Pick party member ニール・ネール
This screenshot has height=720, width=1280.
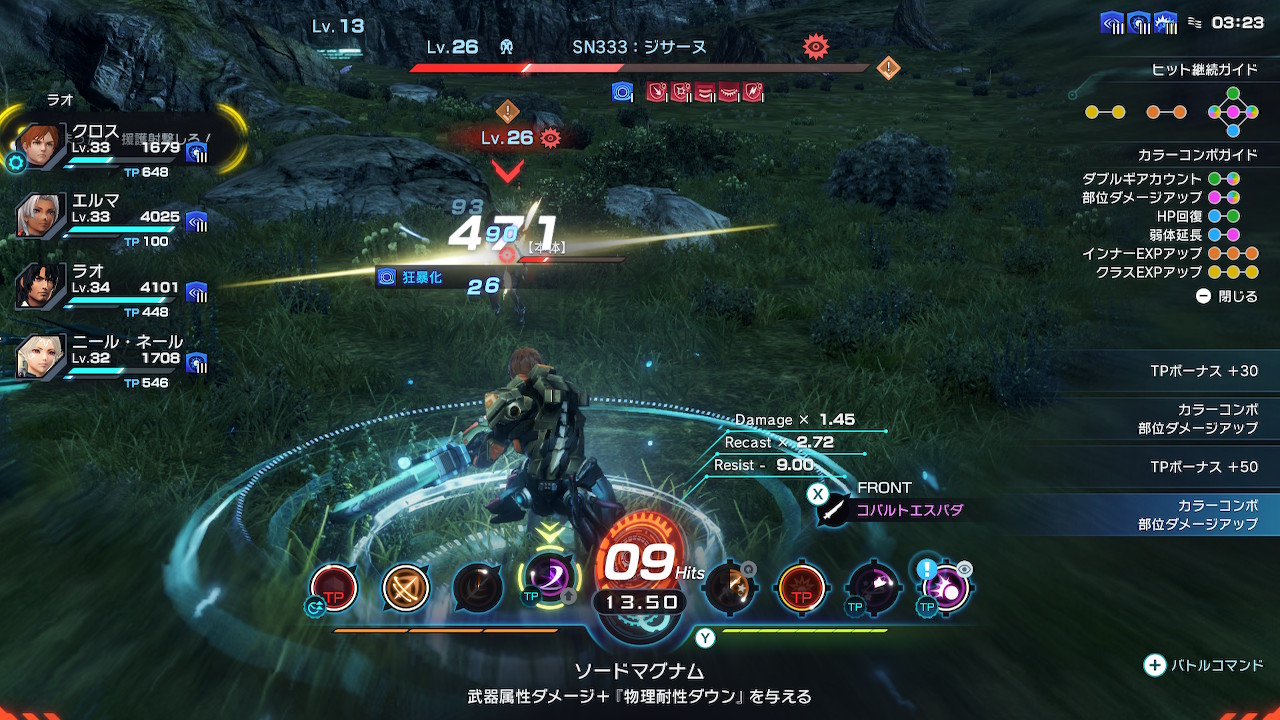[x=39, y=355]
